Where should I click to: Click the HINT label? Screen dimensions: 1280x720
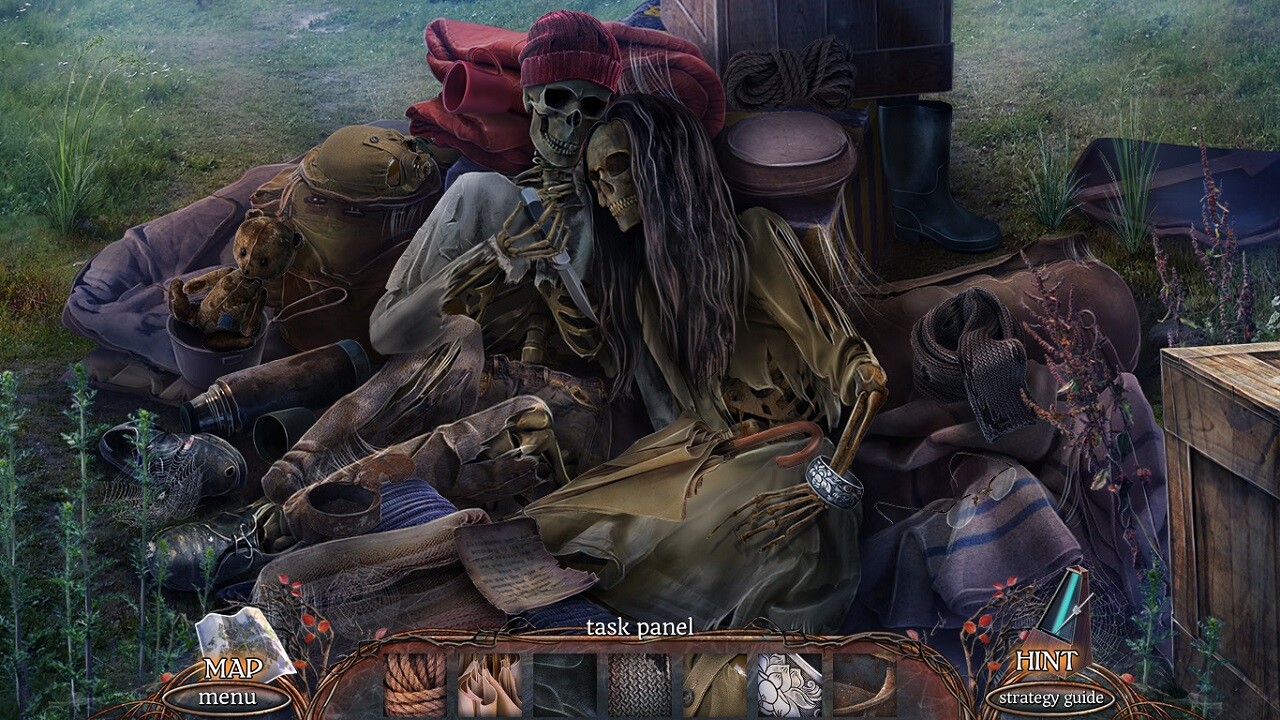pyautogui.click(x=1047, y=662)
